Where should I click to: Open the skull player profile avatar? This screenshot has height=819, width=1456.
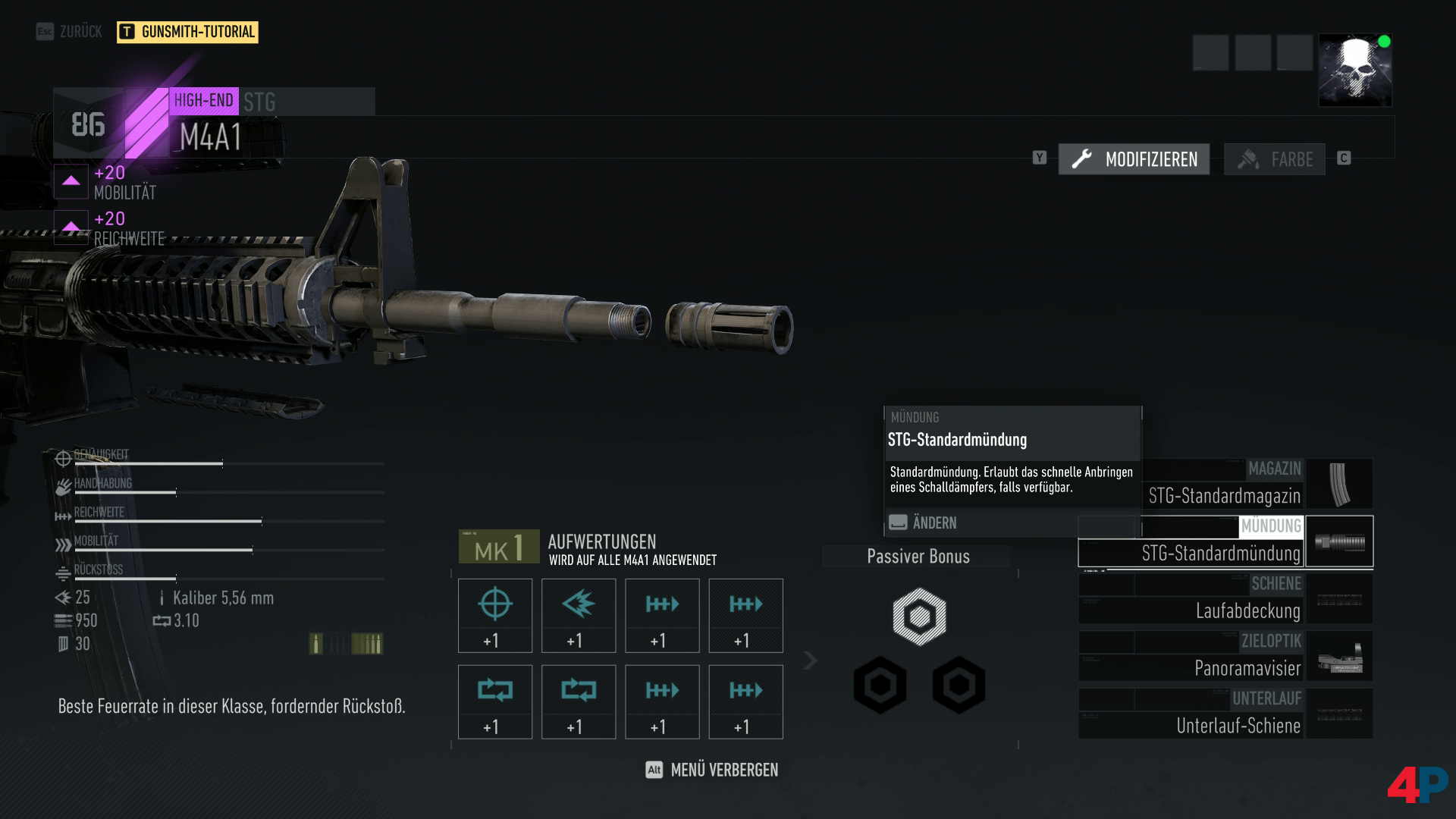pyautogui.click(x=1355, y=70)
